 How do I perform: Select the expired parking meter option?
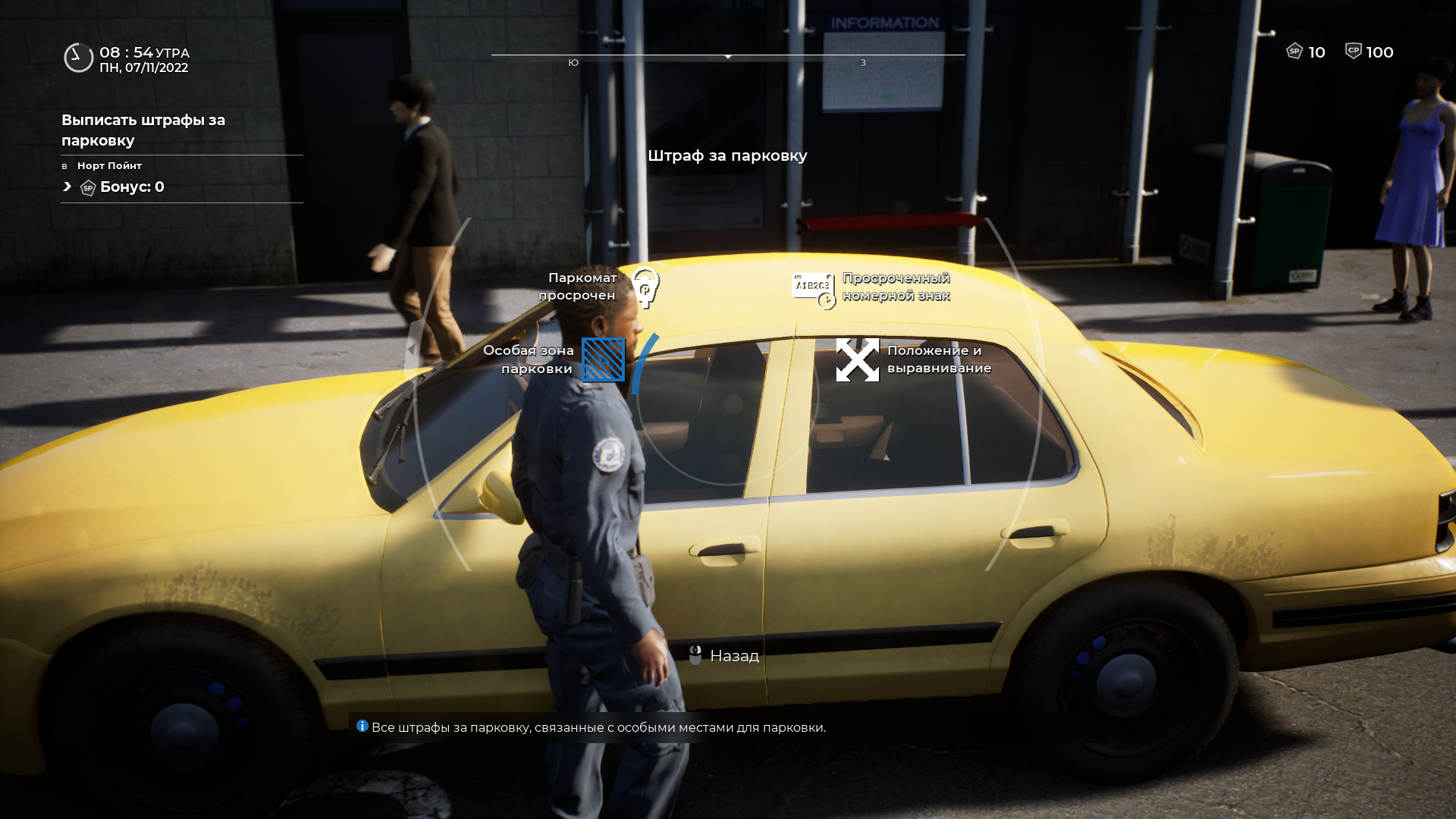point(645,287)
